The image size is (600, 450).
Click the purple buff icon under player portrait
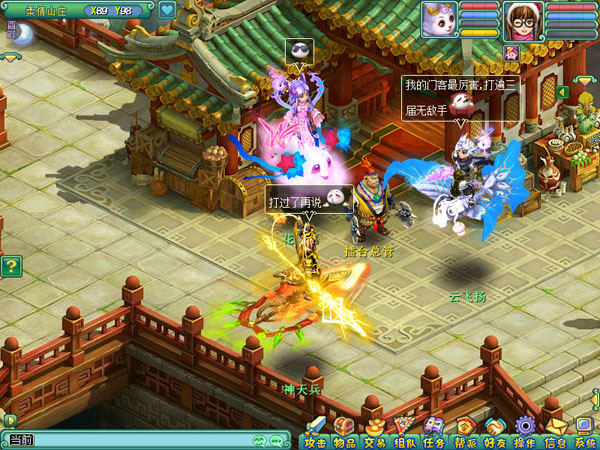pos(511,52)
